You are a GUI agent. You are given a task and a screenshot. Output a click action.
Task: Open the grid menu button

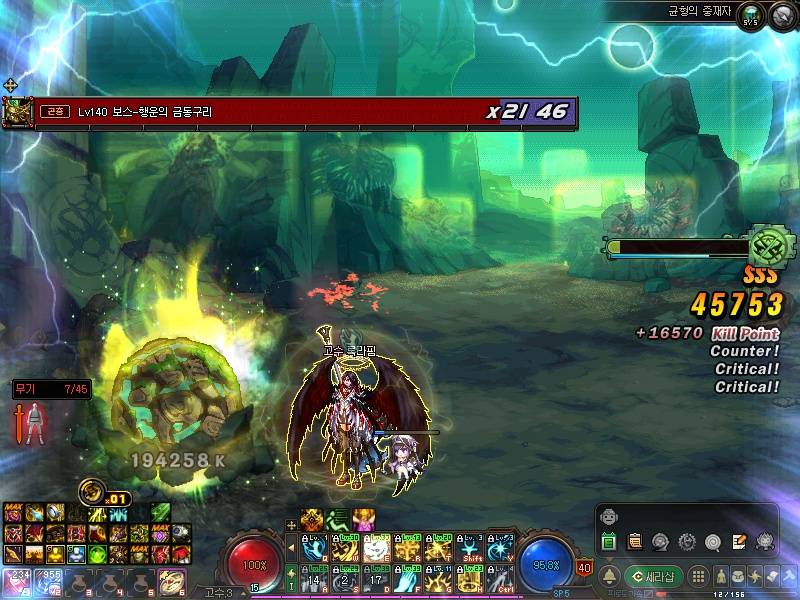click(x=698, y=576)
